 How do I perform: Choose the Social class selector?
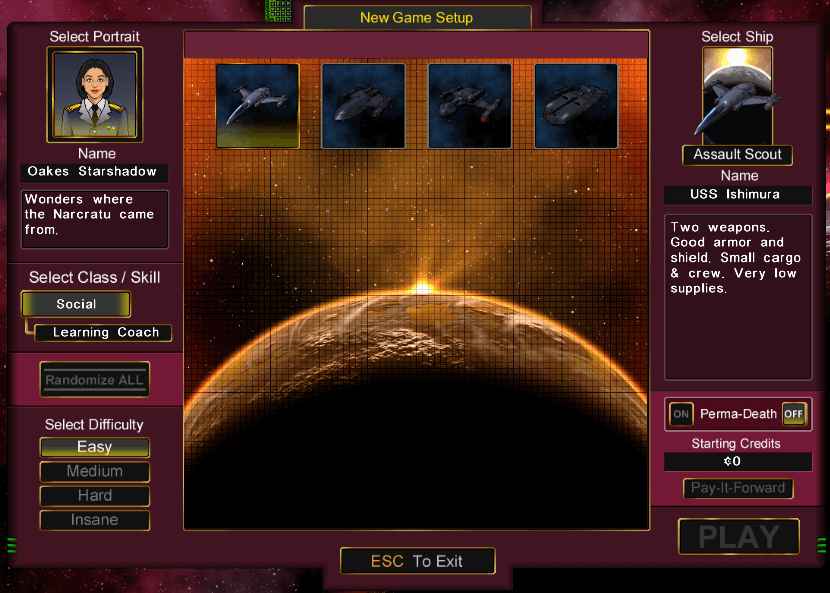tap(76, 304)
